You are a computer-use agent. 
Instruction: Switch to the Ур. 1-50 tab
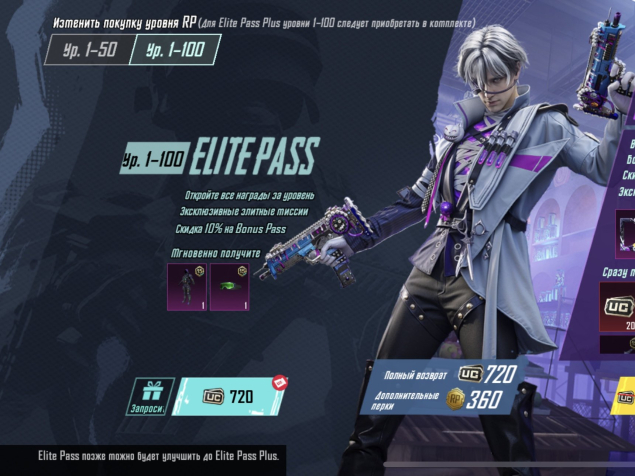(x=88, y=49)
